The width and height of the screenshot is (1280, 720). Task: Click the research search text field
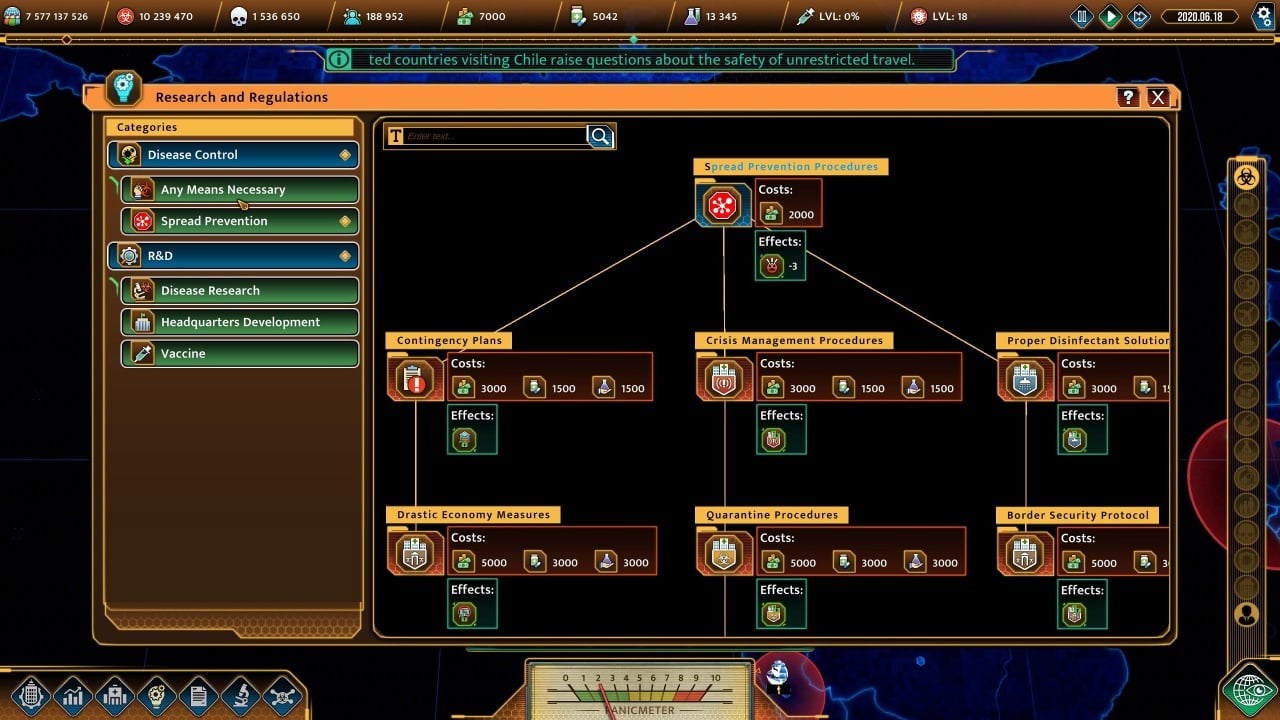(x=495, y=136)
